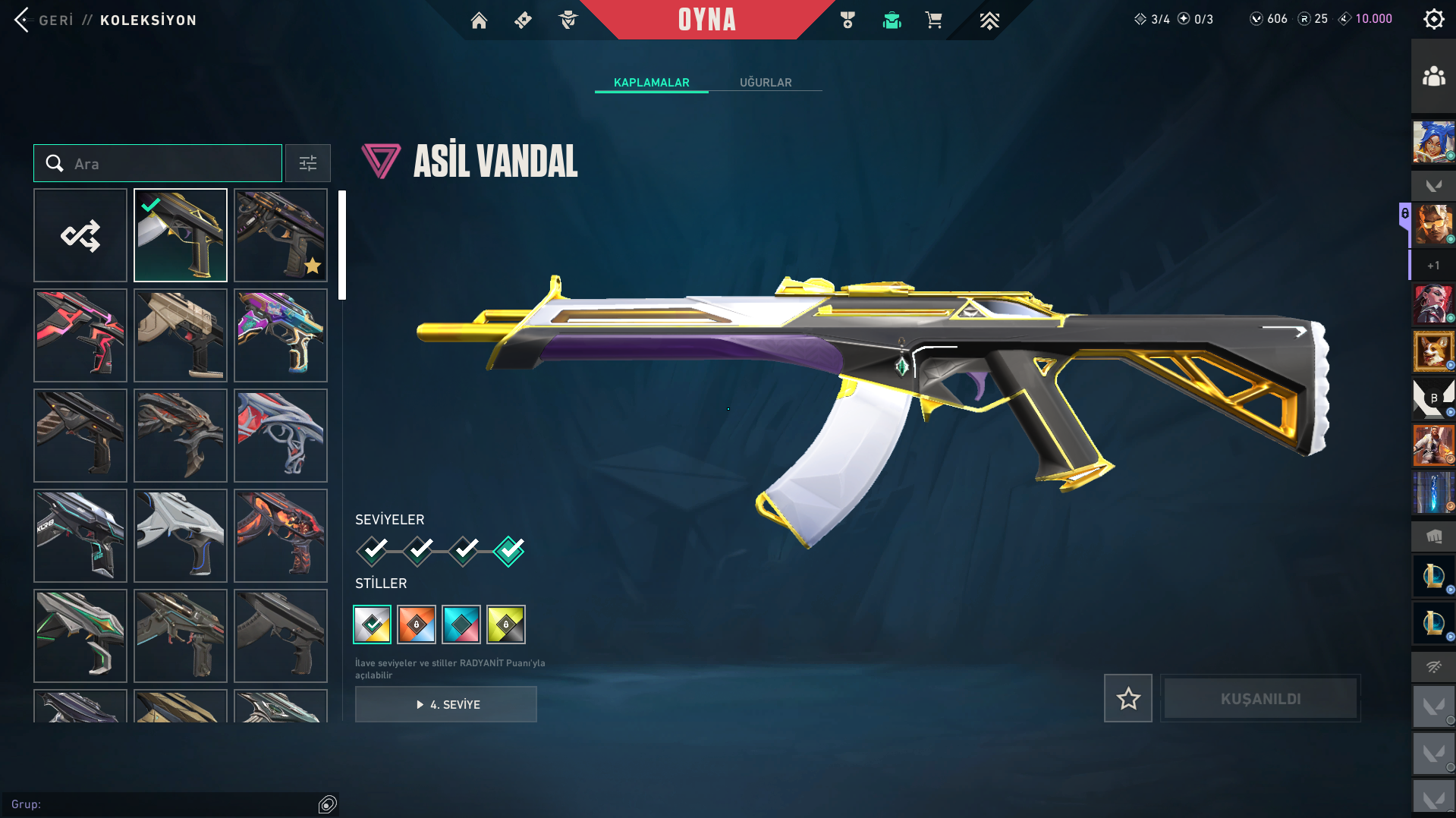Start playing with the OYNA button
This screenshot has height=818, width=1456.
[706, 20]
